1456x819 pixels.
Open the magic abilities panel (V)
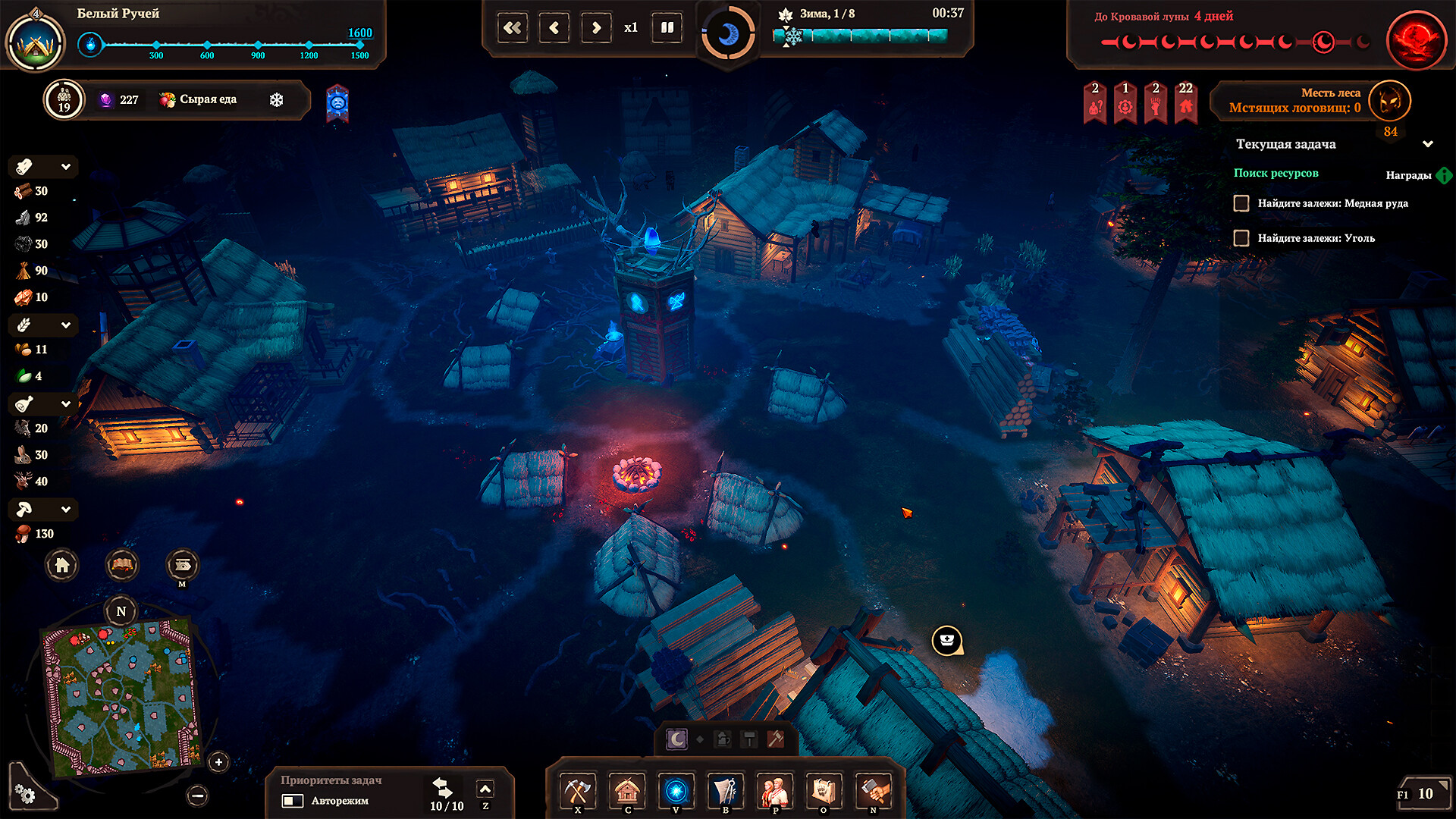(x=676, y=791)
